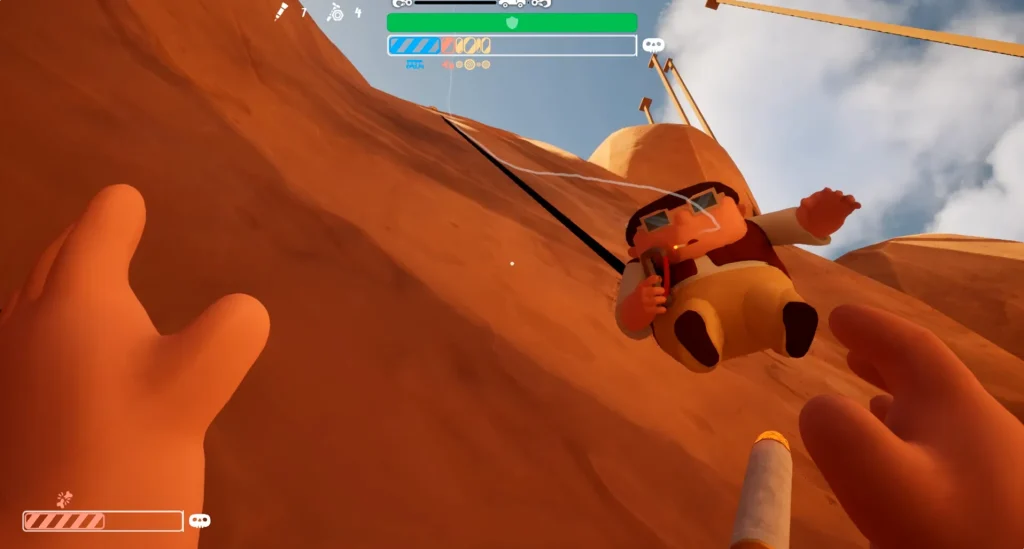Select the gear-shaped item icon with count 4
The image size is (1024, 549).
point(335,12)
